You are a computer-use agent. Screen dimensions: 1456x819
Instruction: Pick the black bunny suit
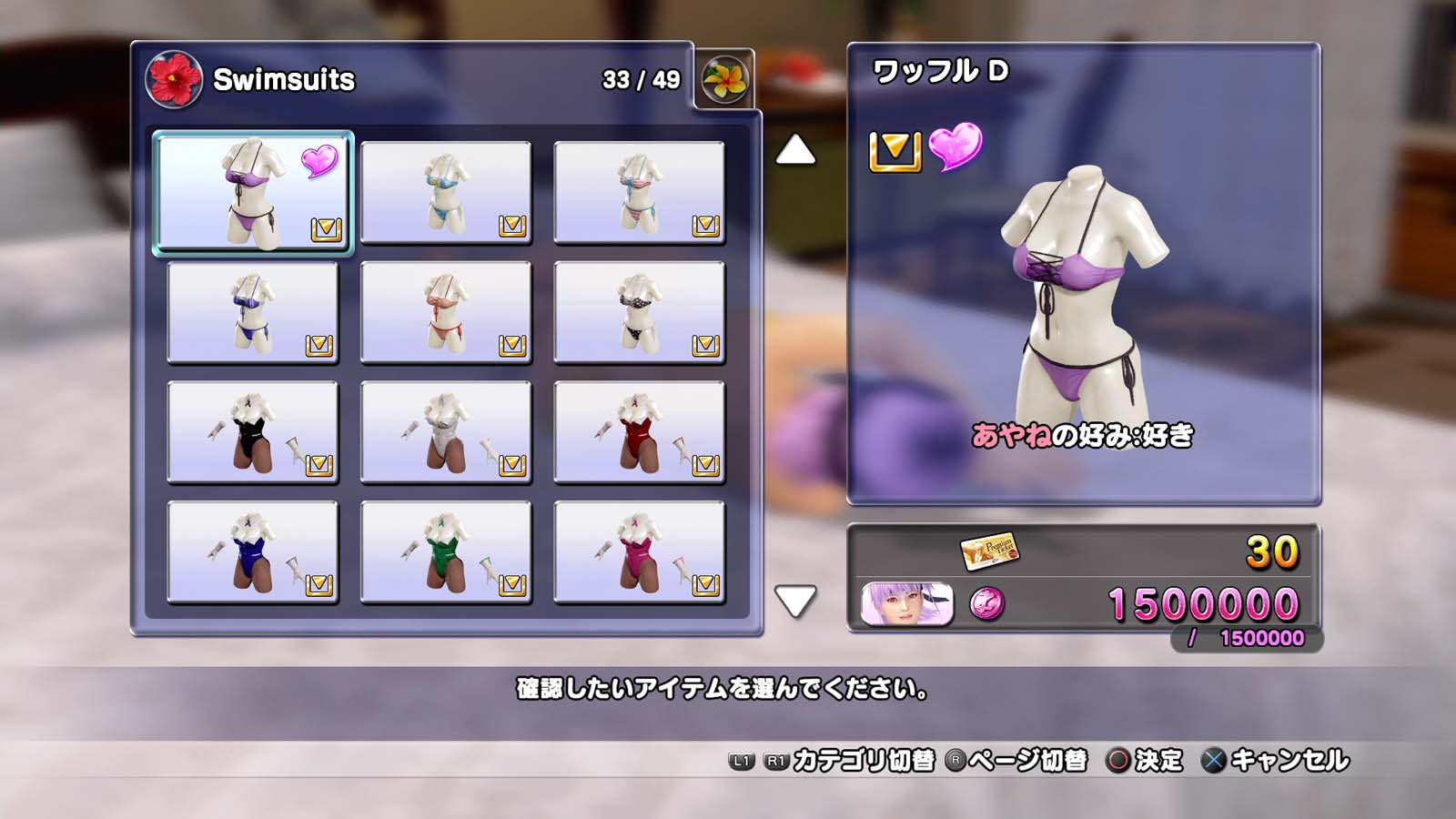point(253,432)
